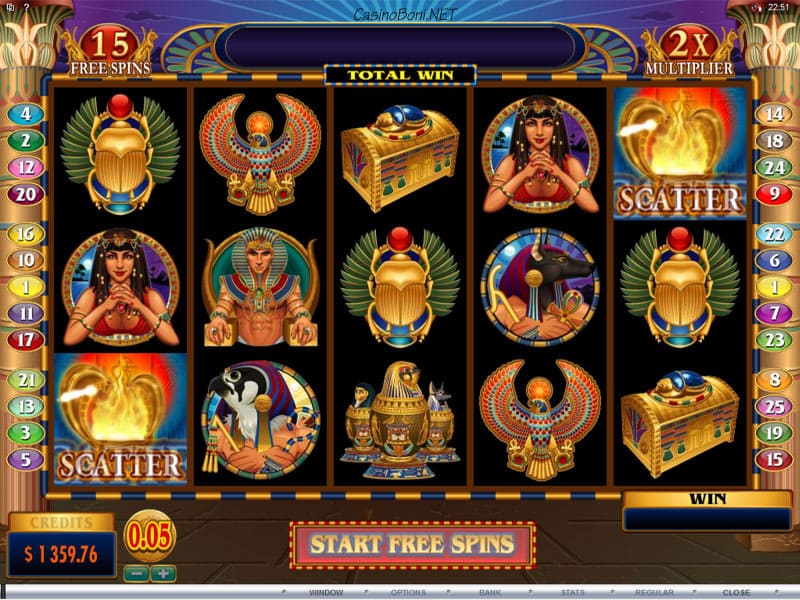Select payline 23 indicator
800x600 pixels.
tap(774, 340)
